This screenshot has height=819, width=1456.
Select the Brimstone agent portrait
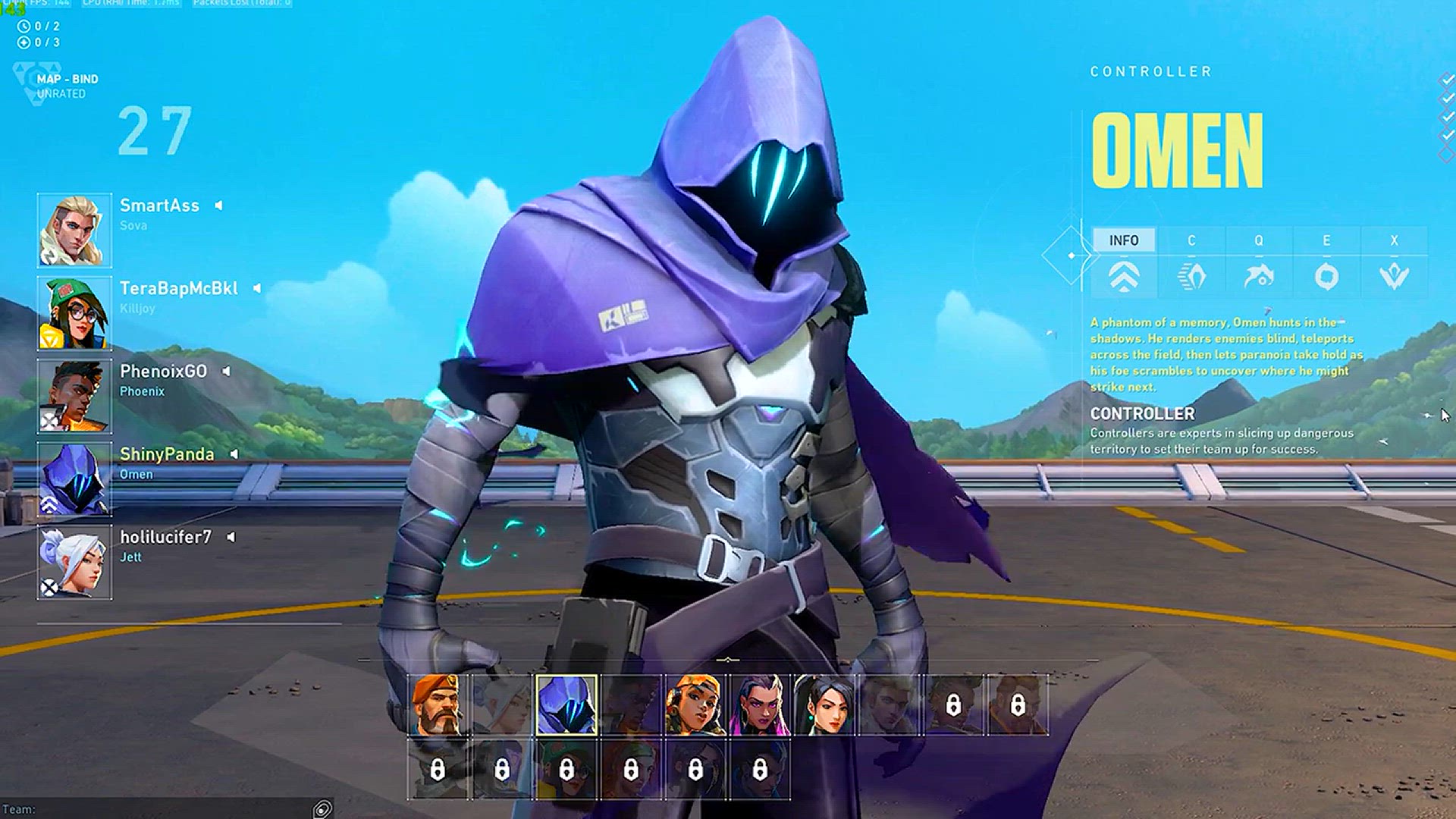point(438,705)
